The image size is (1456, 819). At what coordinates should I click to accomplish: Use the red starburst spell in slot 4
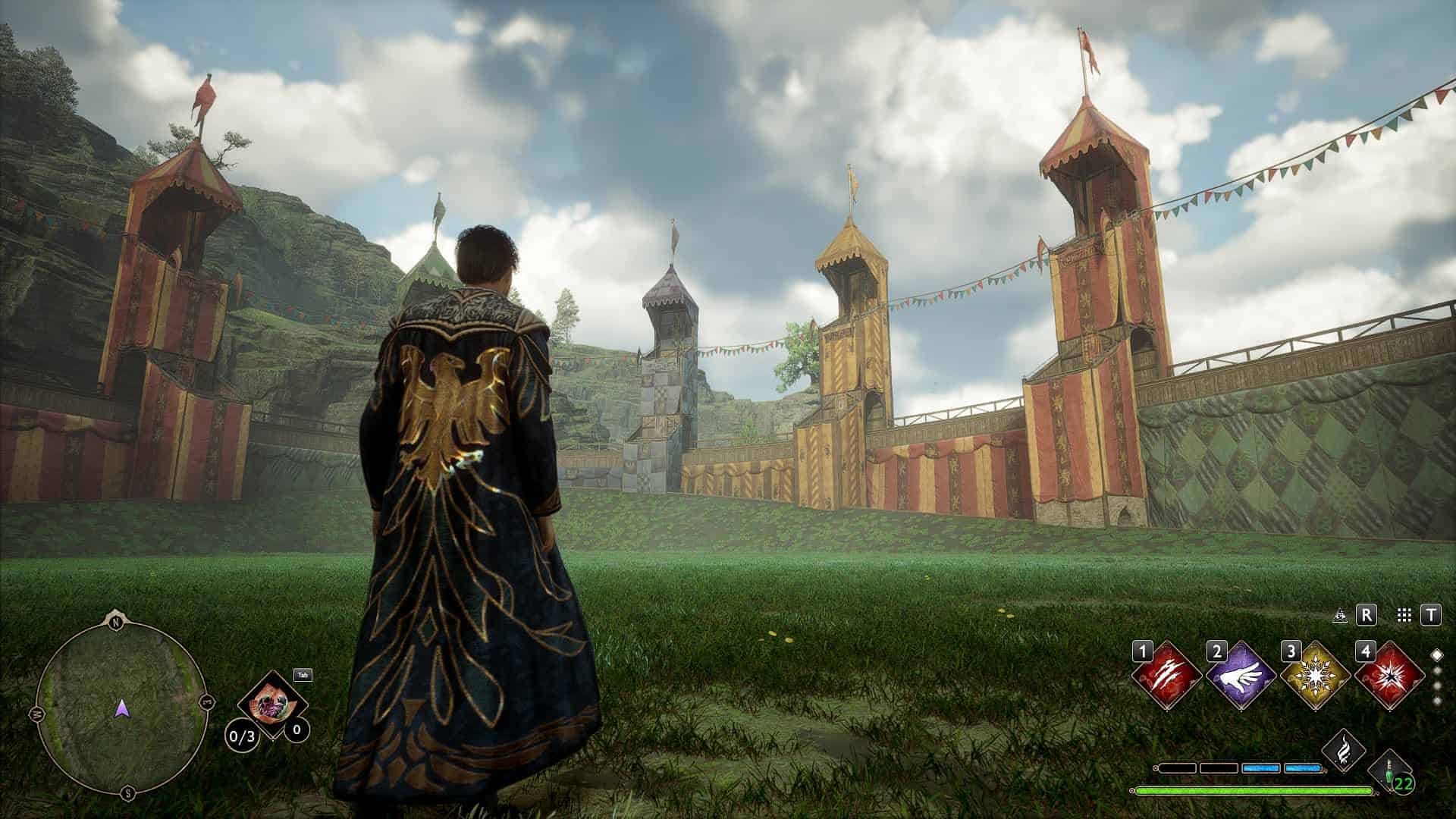(1389, 676)
